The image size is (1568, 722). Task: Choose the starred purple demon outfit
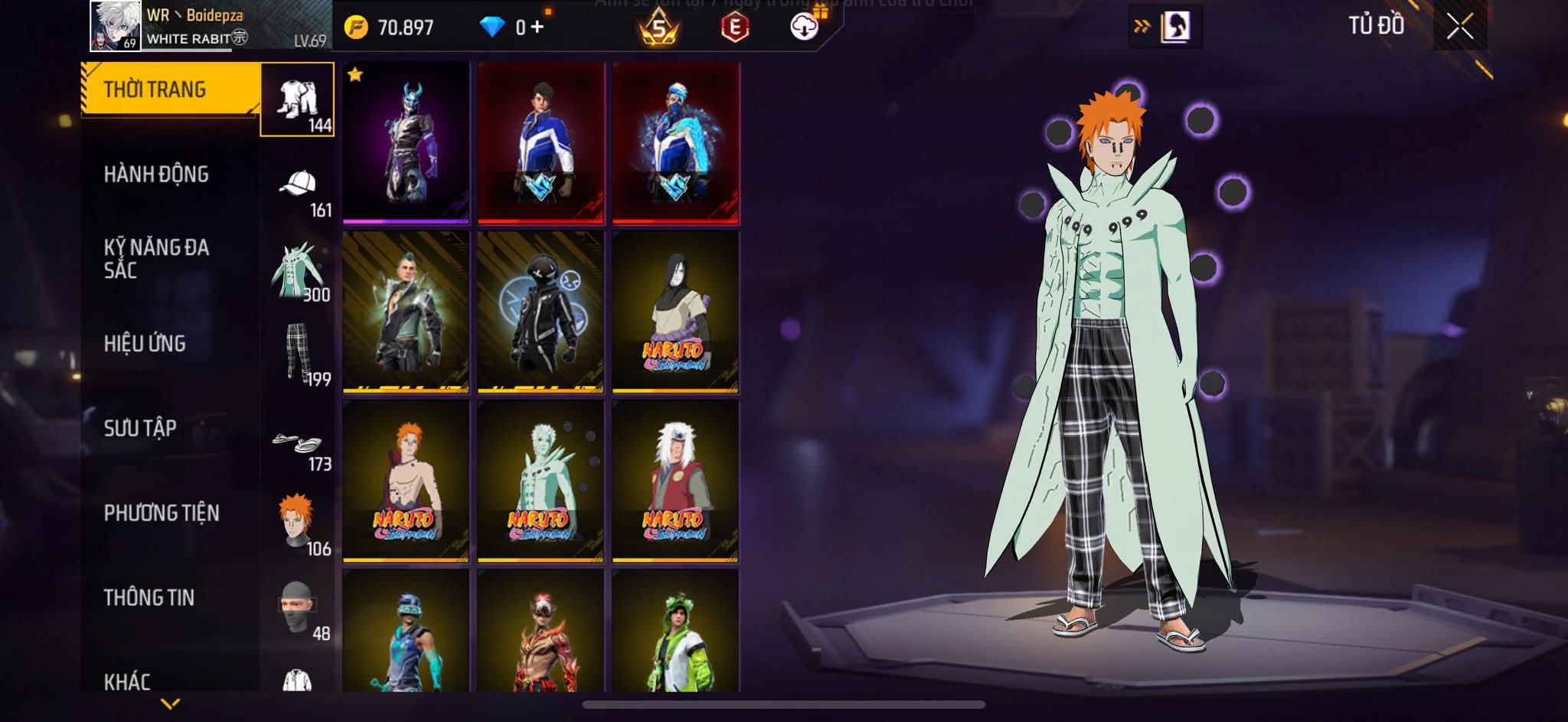[x=406, y=142]
